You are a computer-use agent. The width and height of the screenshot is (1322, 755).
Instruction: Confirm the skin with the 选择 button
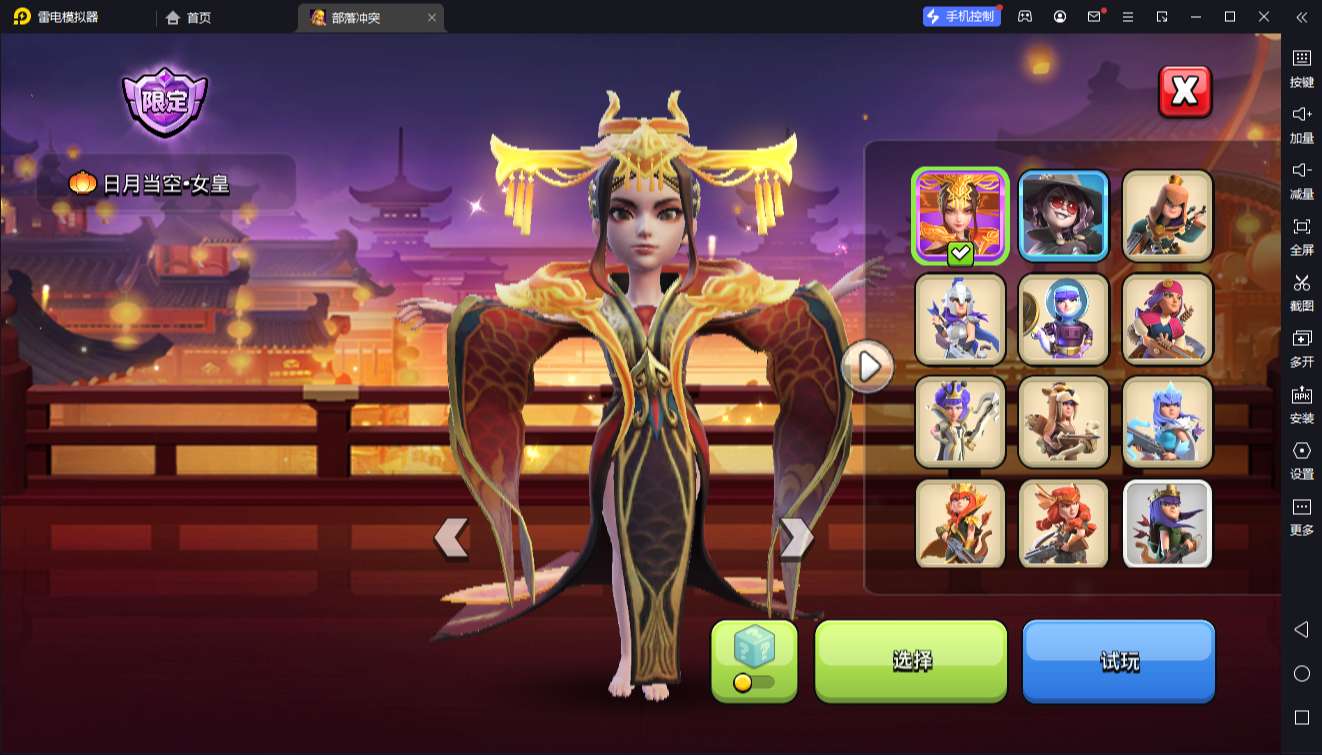click(x=910, y=661)
